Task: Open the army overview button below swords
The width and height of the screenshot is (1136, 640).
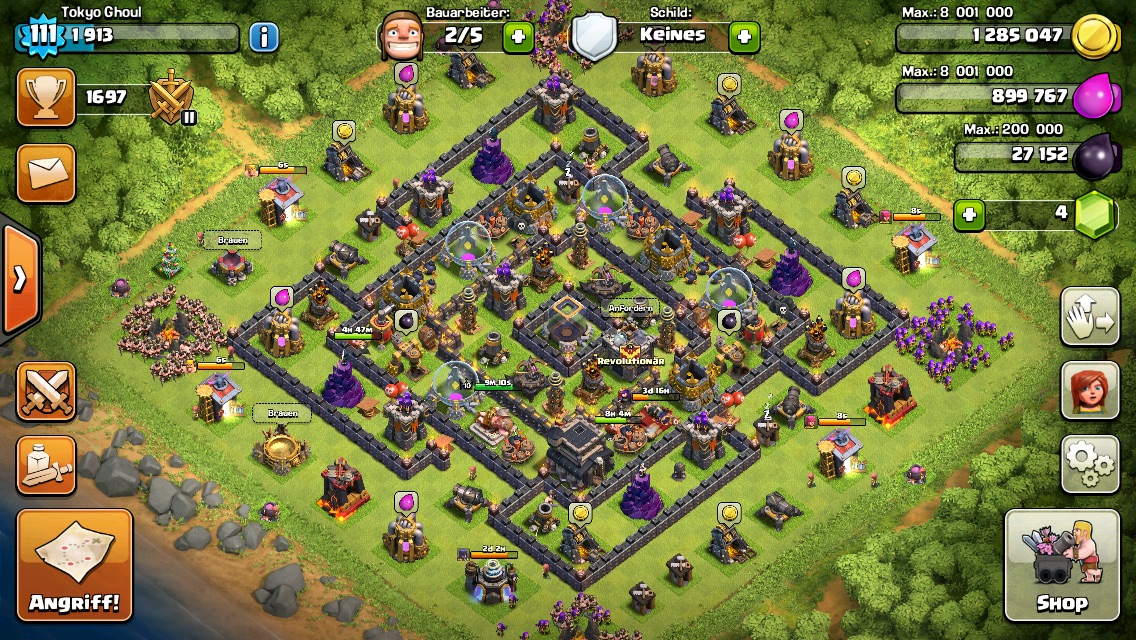Action: (x=46, y=465)
